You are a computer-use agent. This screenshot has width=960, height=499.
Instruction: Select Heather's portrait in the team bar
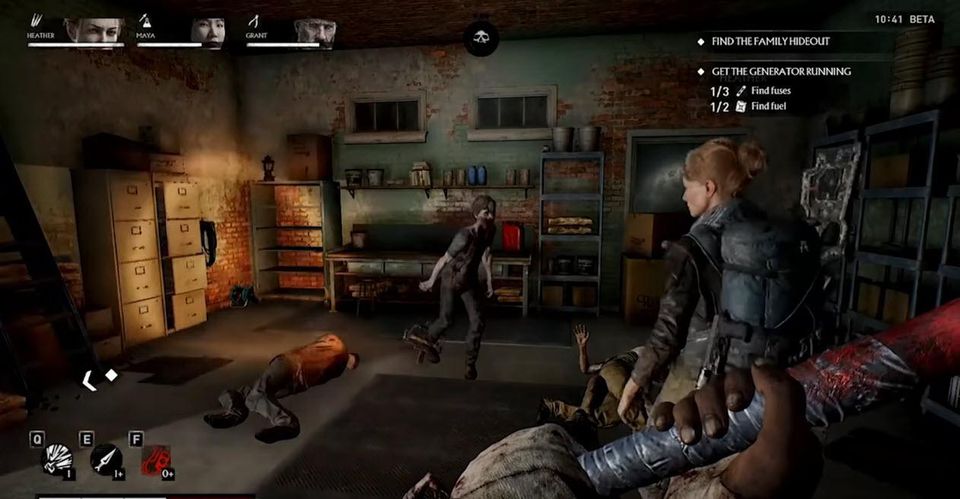point(94,30)
